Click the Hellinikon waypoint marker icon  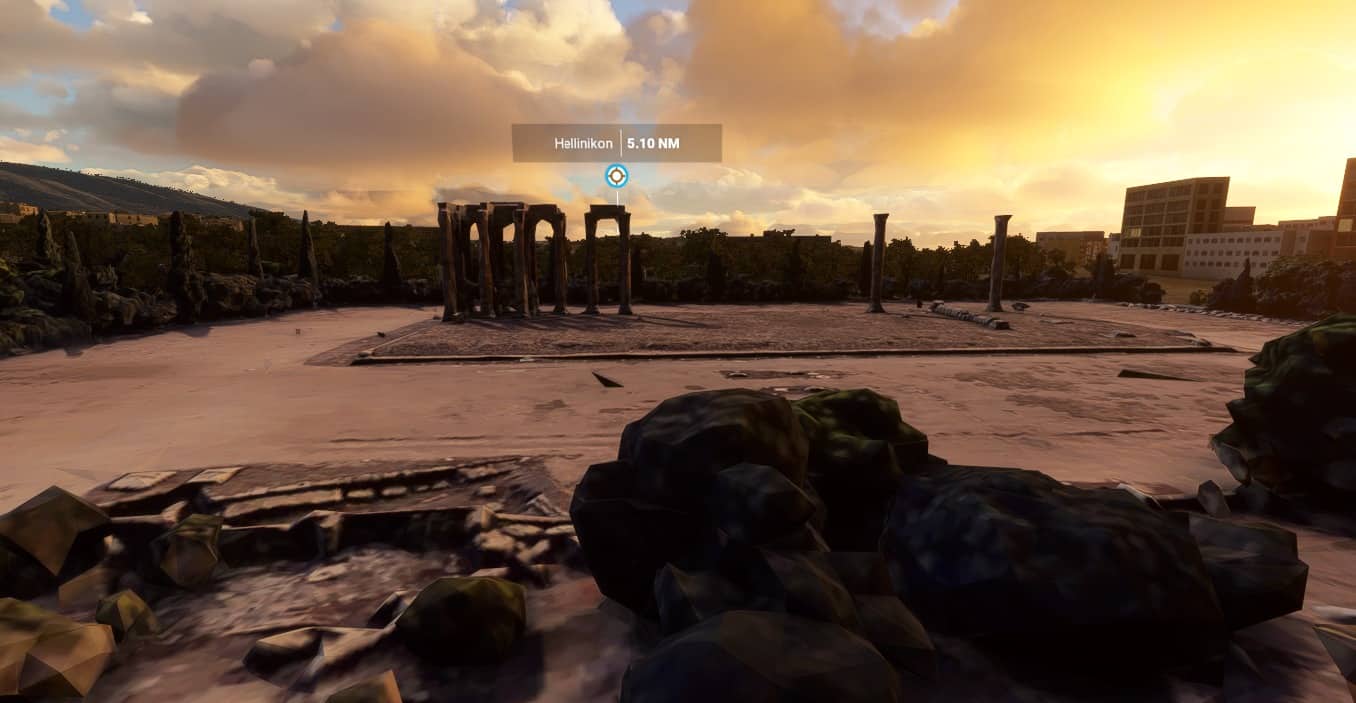coord(617,176)
